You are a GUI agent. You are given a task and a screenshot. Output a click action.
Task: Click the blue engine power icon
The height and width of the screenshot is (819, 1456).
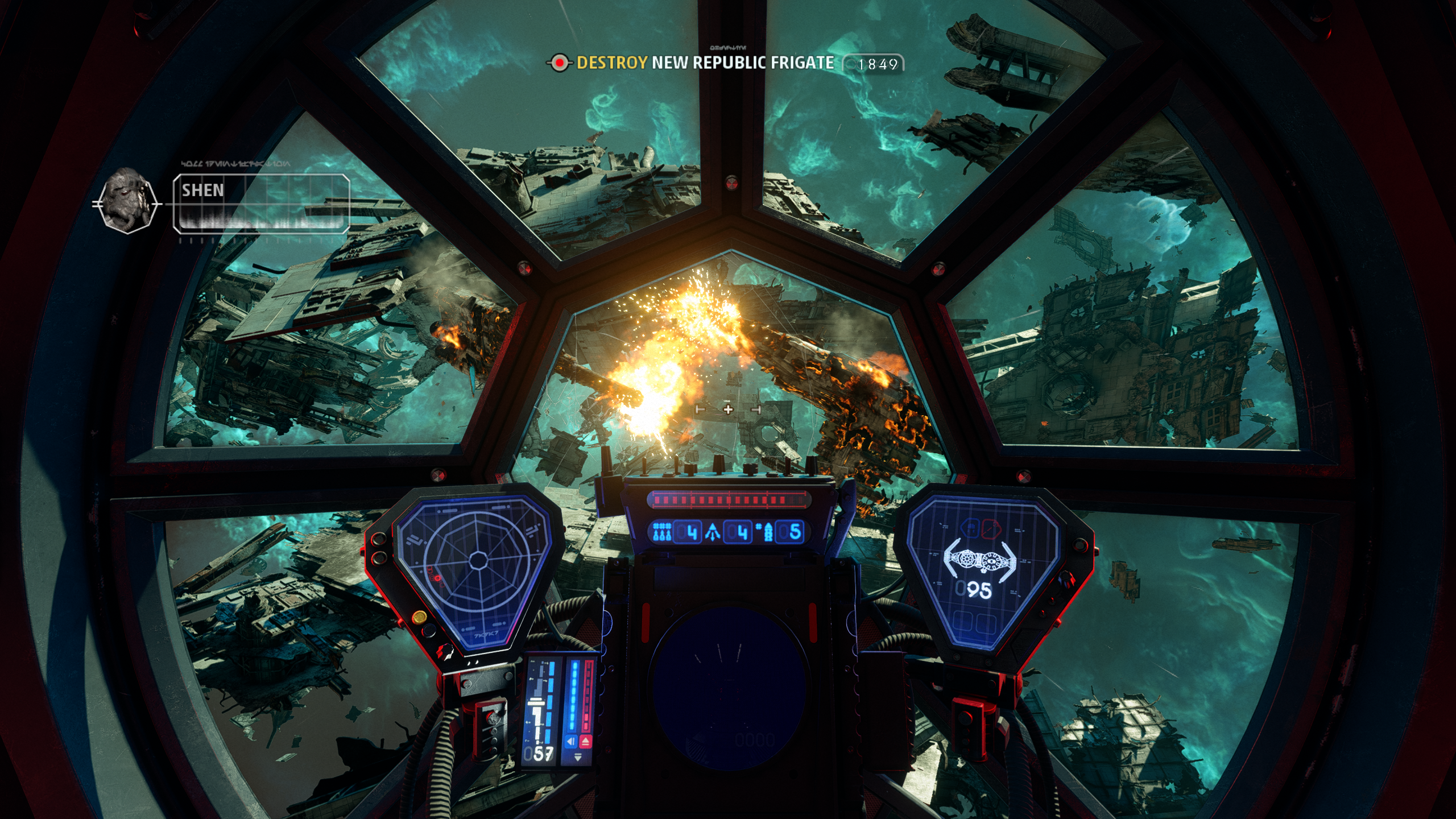click(x=572, y=742)
